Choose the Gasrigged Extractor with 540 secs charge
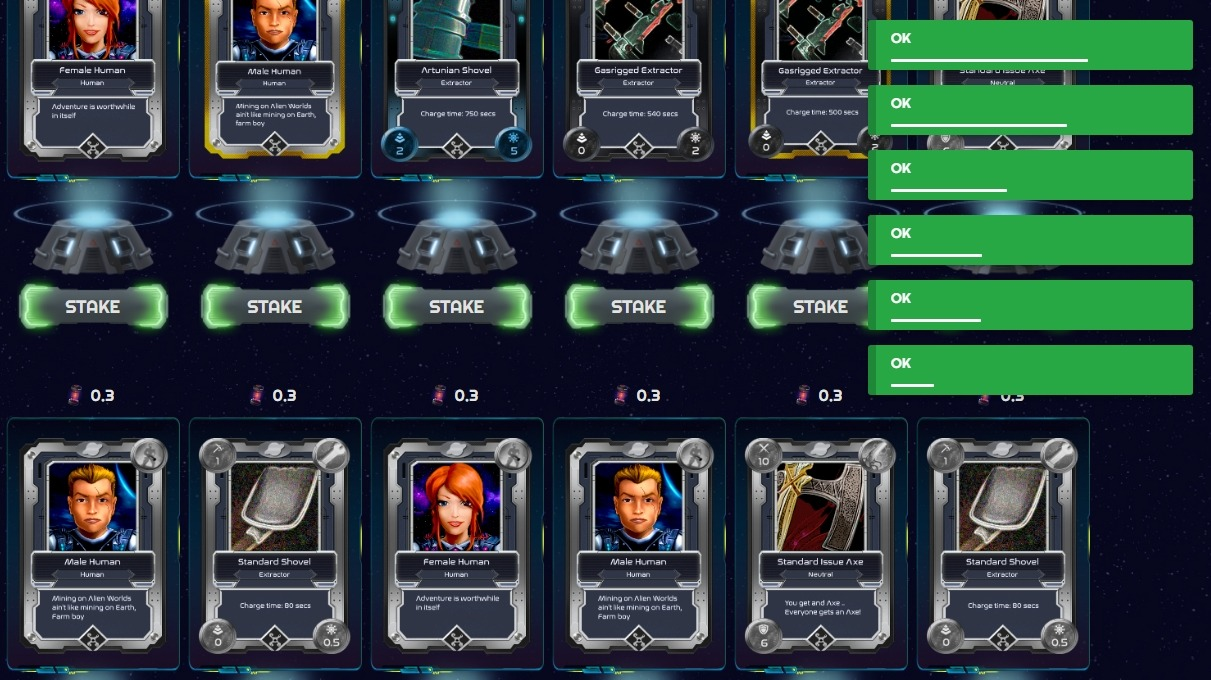The height and width of the screenshot is (680, 1211). tap(638, 80)
